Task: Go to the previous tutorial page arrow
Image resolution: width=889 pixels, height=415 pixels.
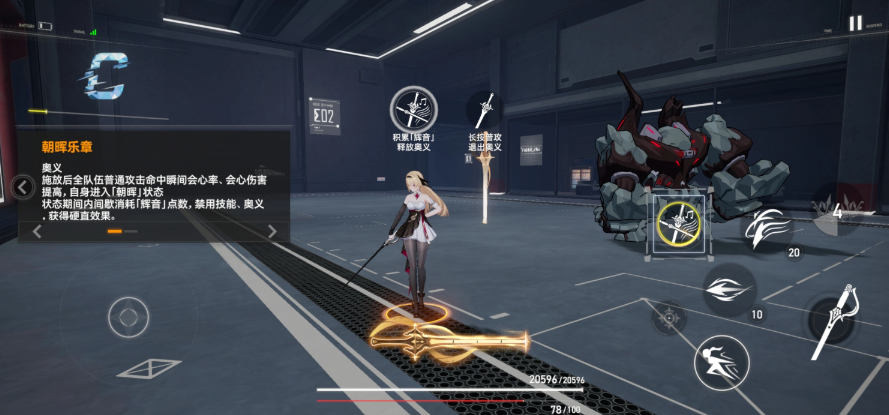Action: point(37,231)
